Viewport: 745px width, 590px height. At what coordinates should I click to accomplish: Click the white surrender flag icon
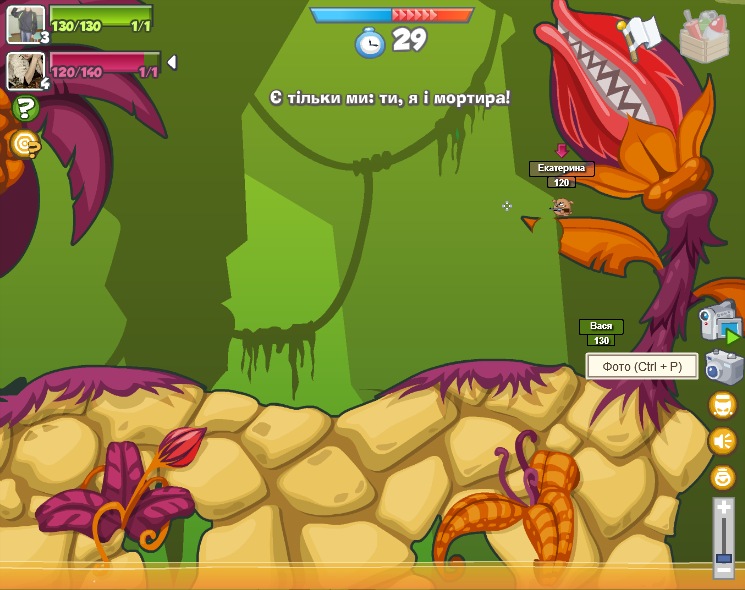(x=642, y=35)
